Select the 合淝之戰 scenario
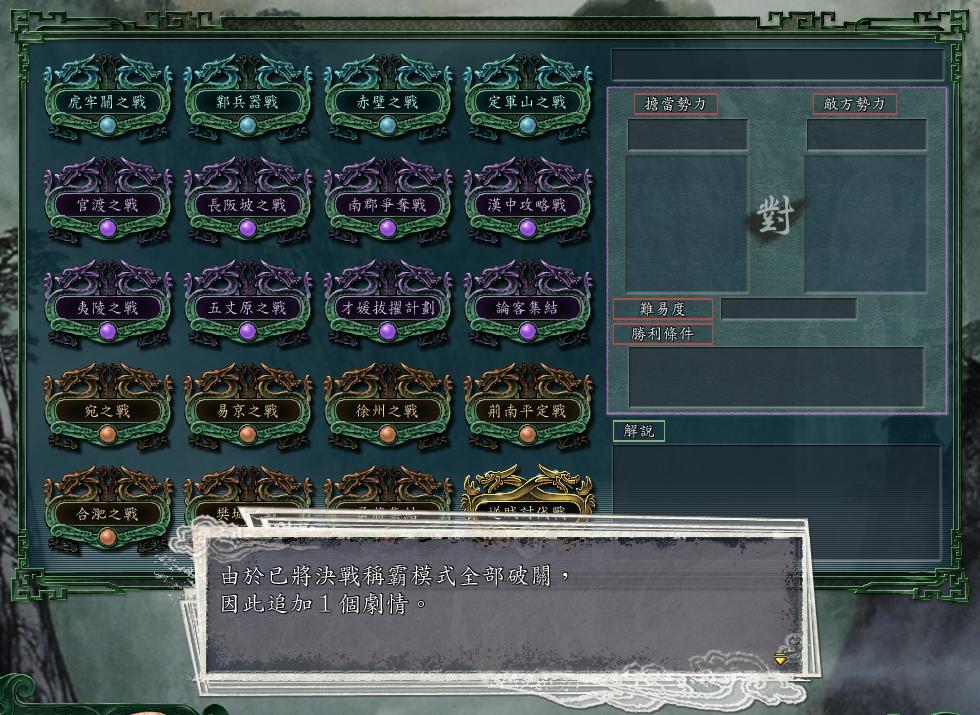This screenshot has height=715, width=980. [x=108, y=514]
